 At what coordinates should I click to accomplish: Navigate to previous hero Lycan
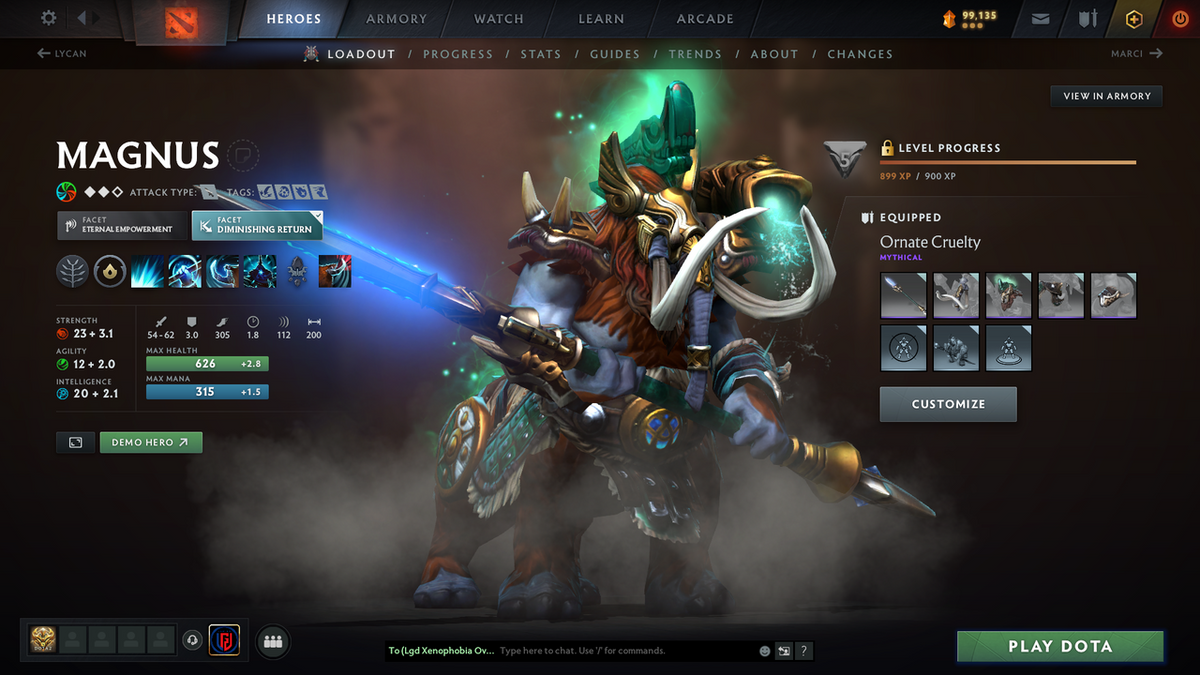point(62,54)
